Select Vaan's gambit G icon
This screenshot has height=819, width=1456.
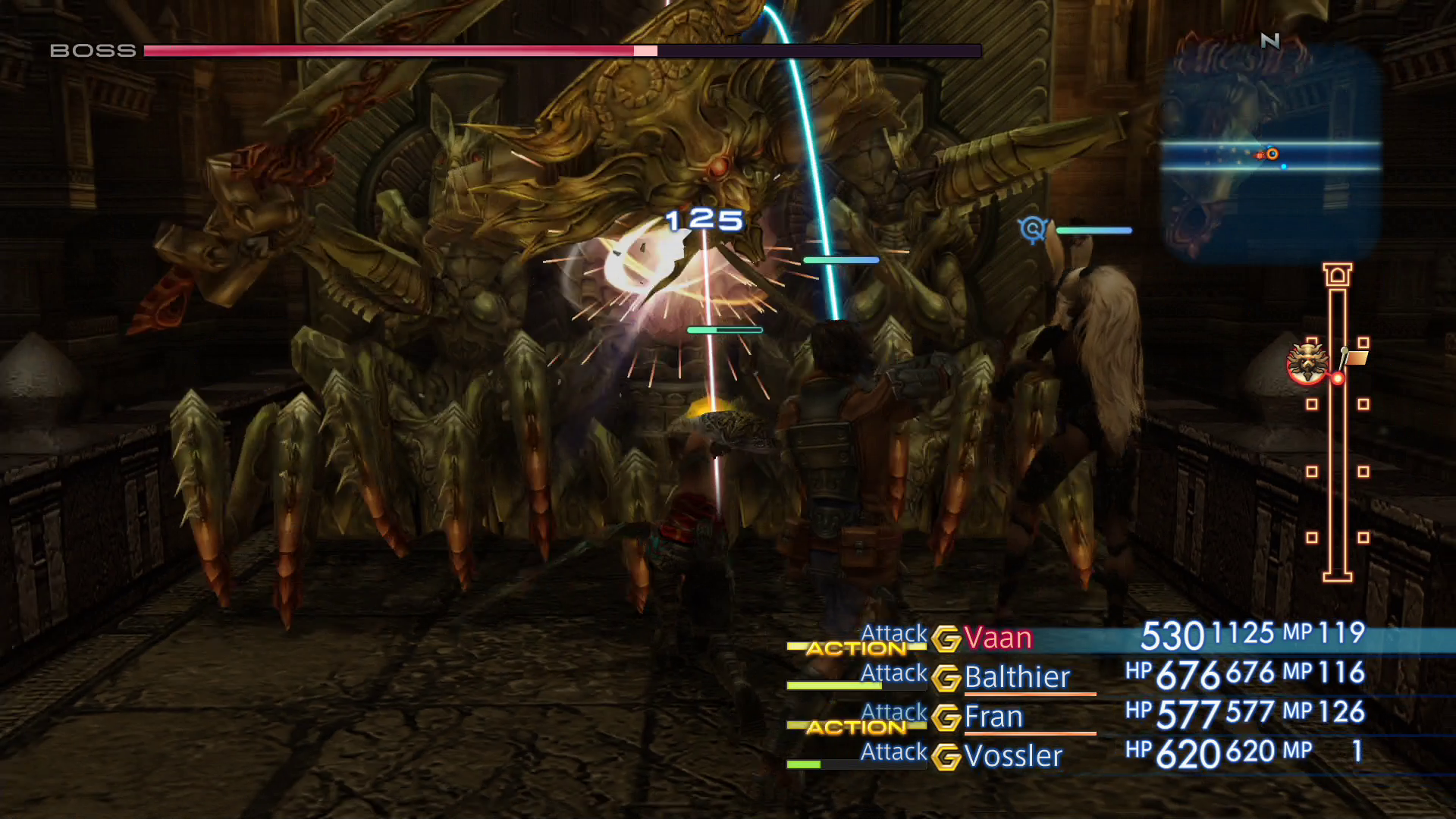coord(947,639)
